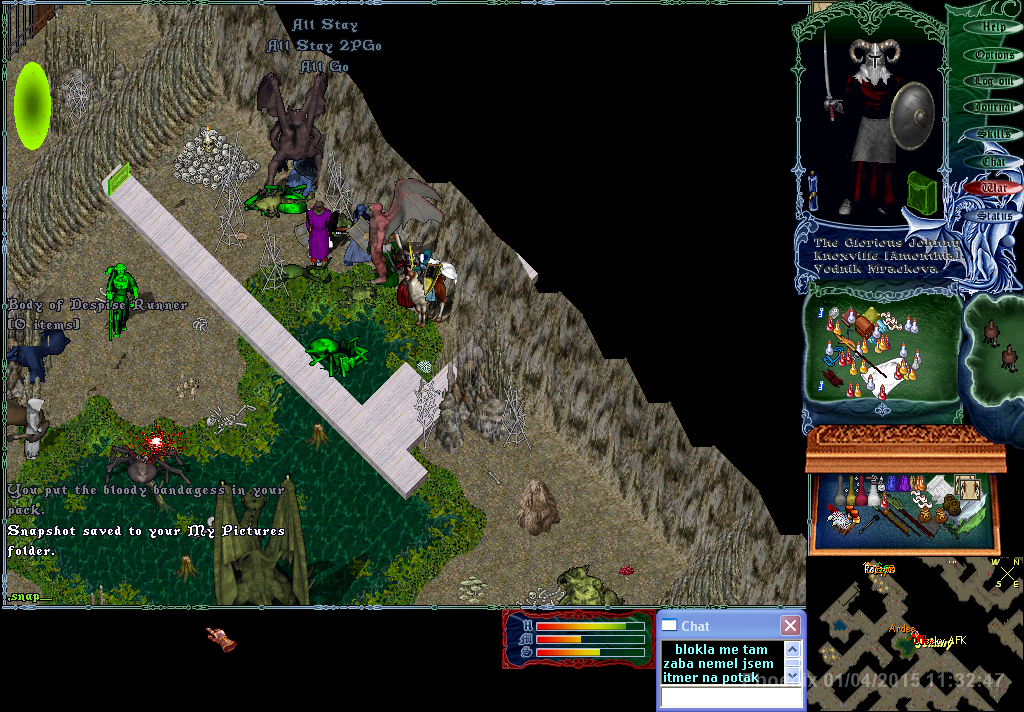Close the Chat window
The height and width of the screenshot is (712, 1024).
pos(790,626)
